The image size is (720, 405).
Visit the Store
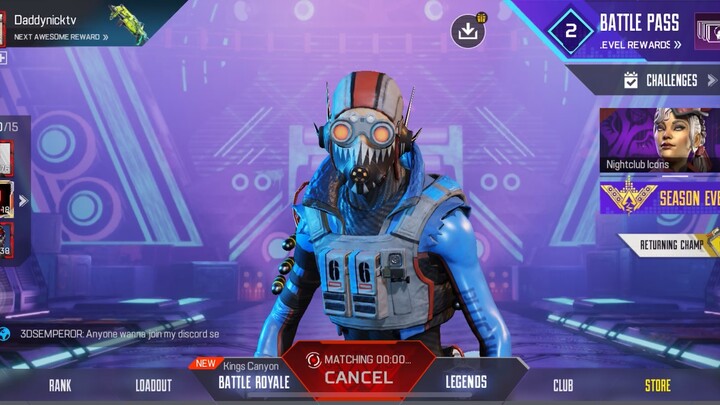coord(657,385)
